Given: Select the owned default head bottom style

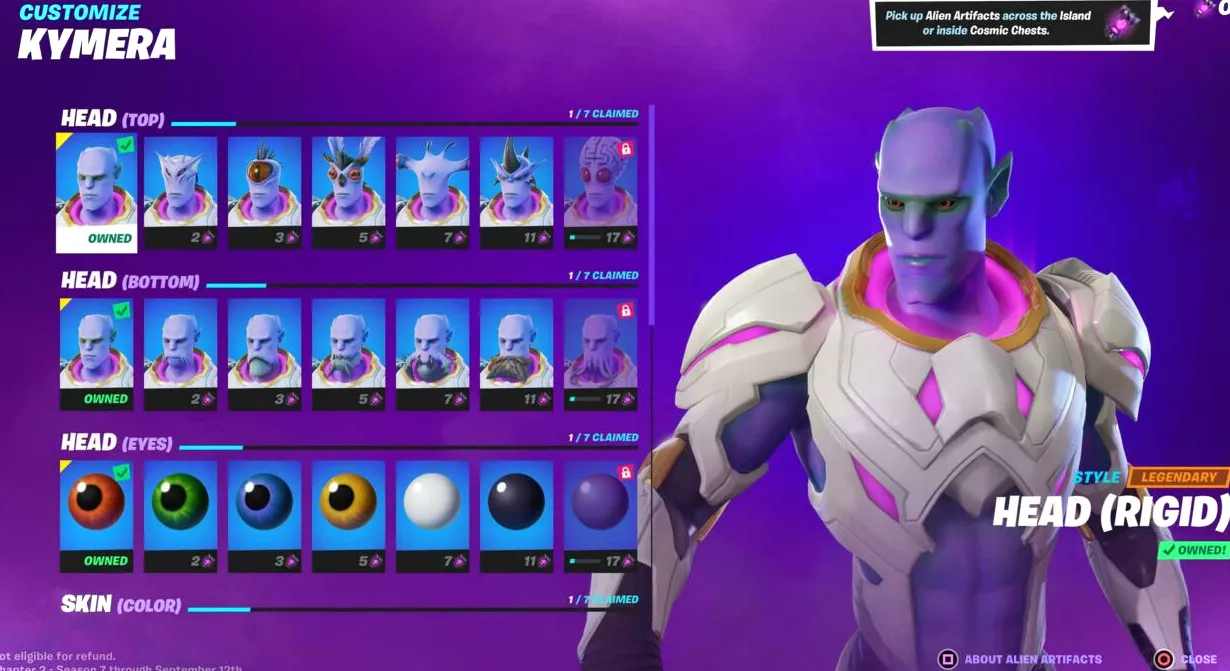Looking at the screenshot, I should point(96,353).
